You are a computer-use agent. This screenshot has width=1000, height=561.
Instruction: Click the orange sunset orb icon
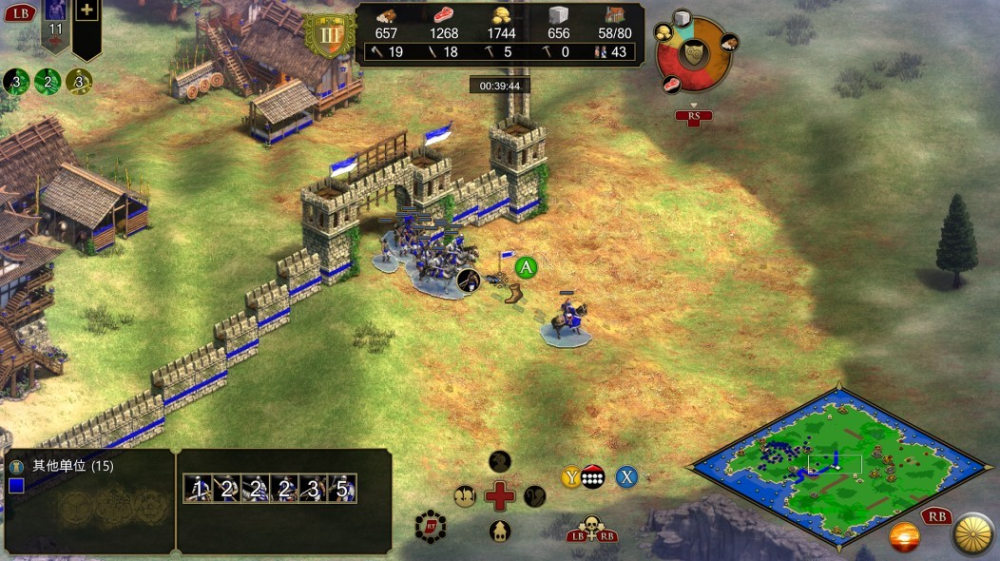(x=904, y=536)
